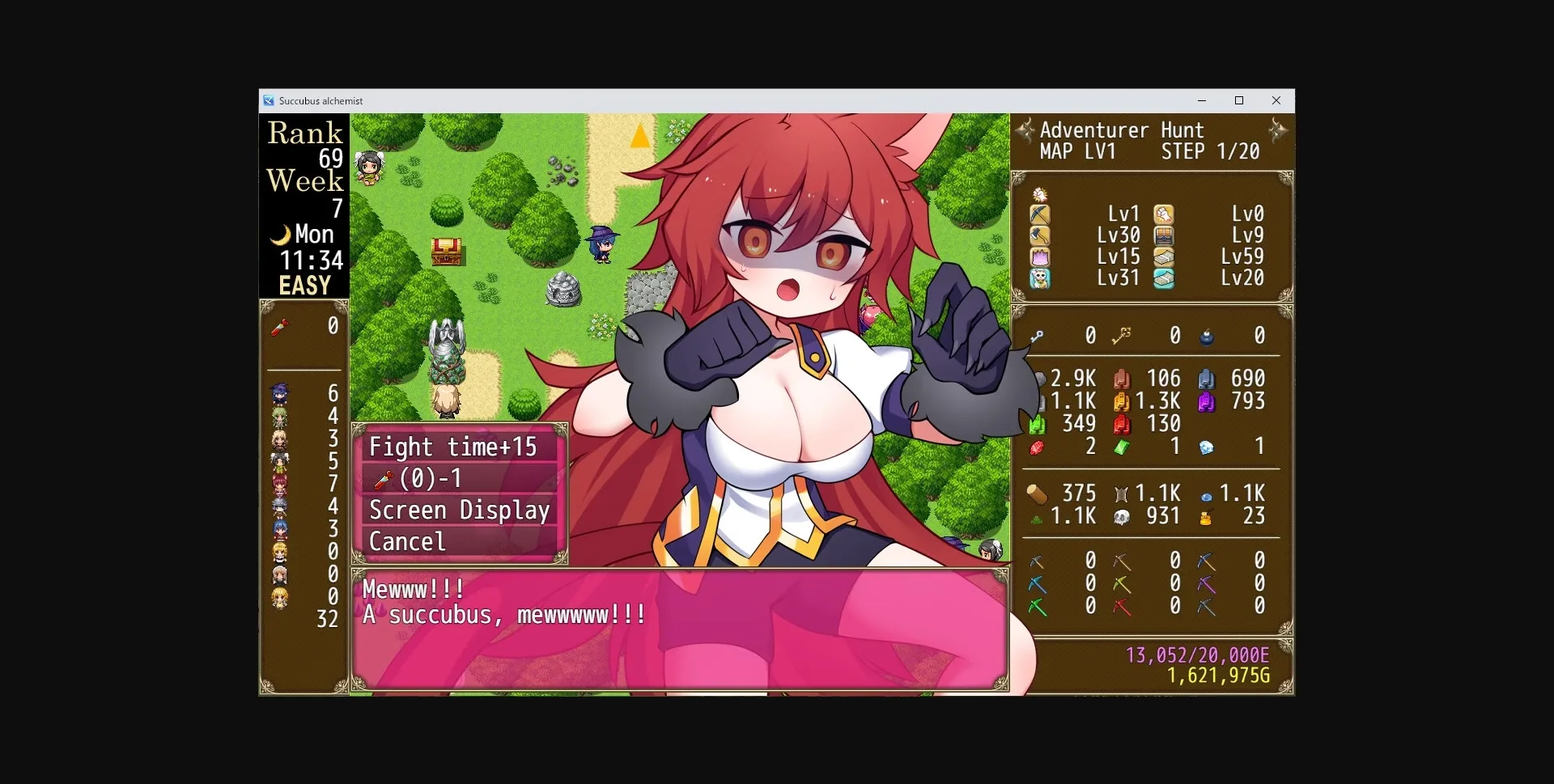Click the 1,621,975G gold display

[1218, 676]
